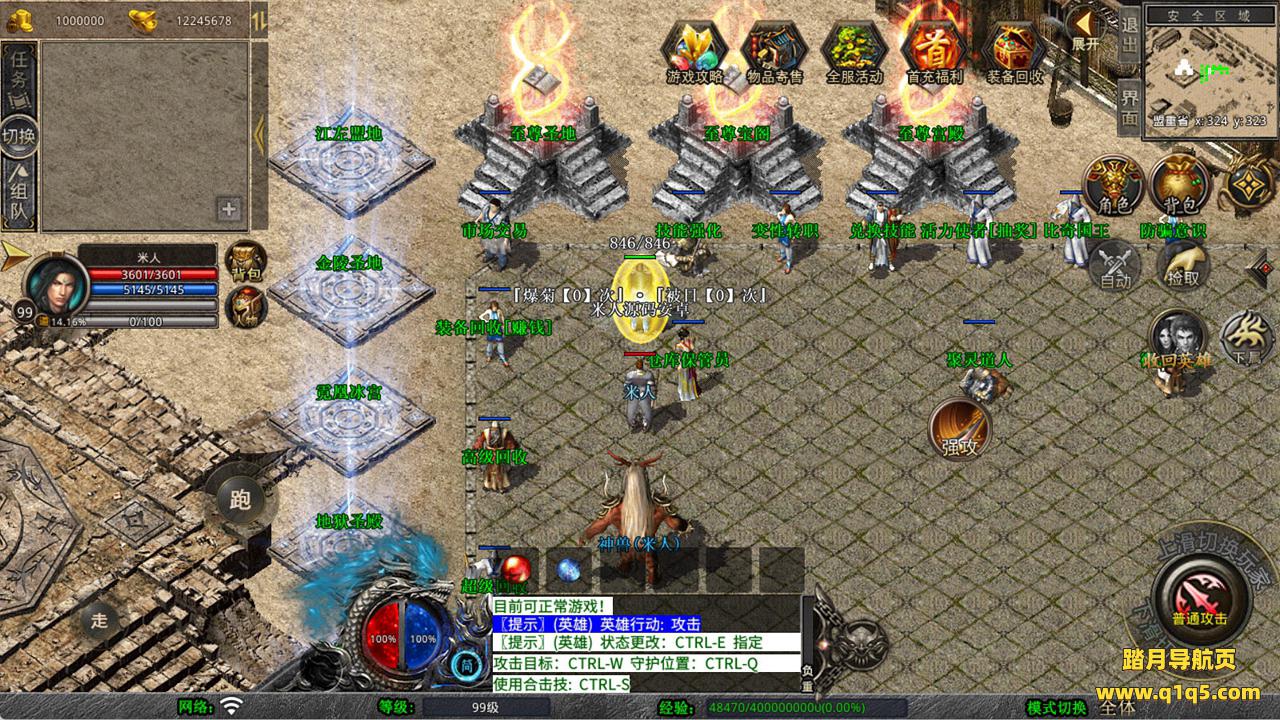Switch to 走 walk movement mode

[x=99, y=619]
